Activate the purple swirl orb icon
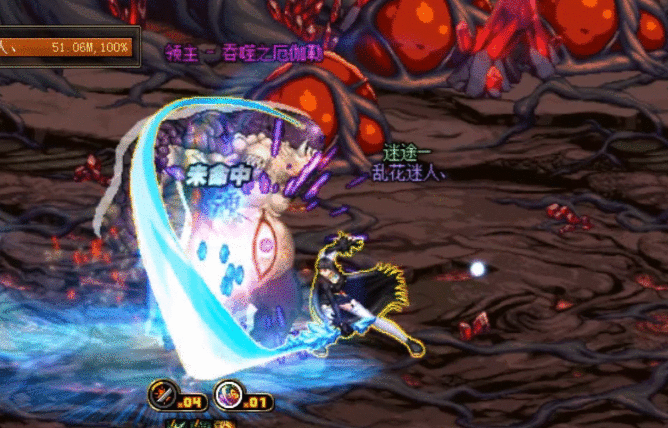Image resolution: width=668 pixels, height=428 pixels. tap(227, 393)
